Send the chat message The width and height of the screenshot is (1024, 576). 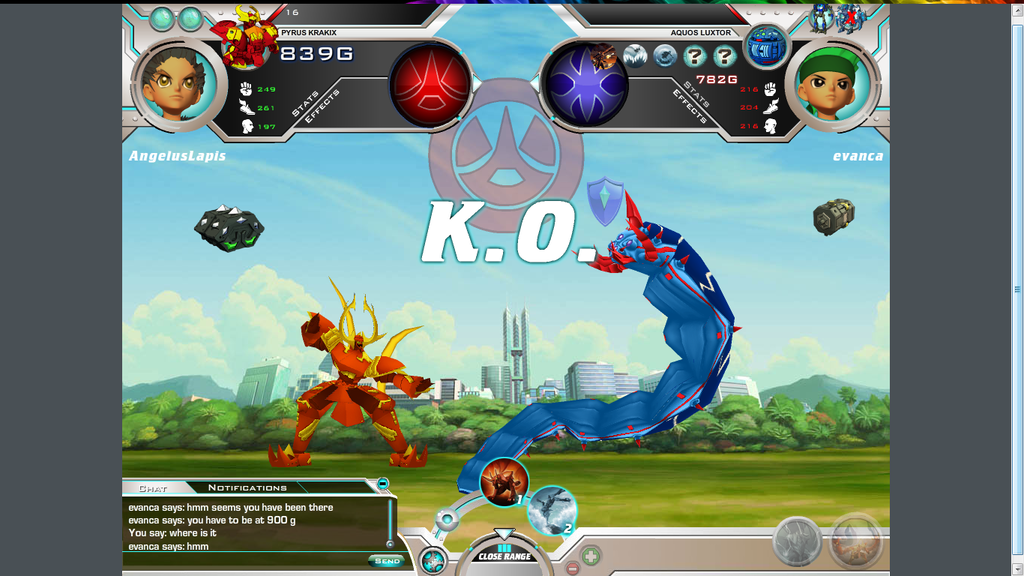coord(385,561)
